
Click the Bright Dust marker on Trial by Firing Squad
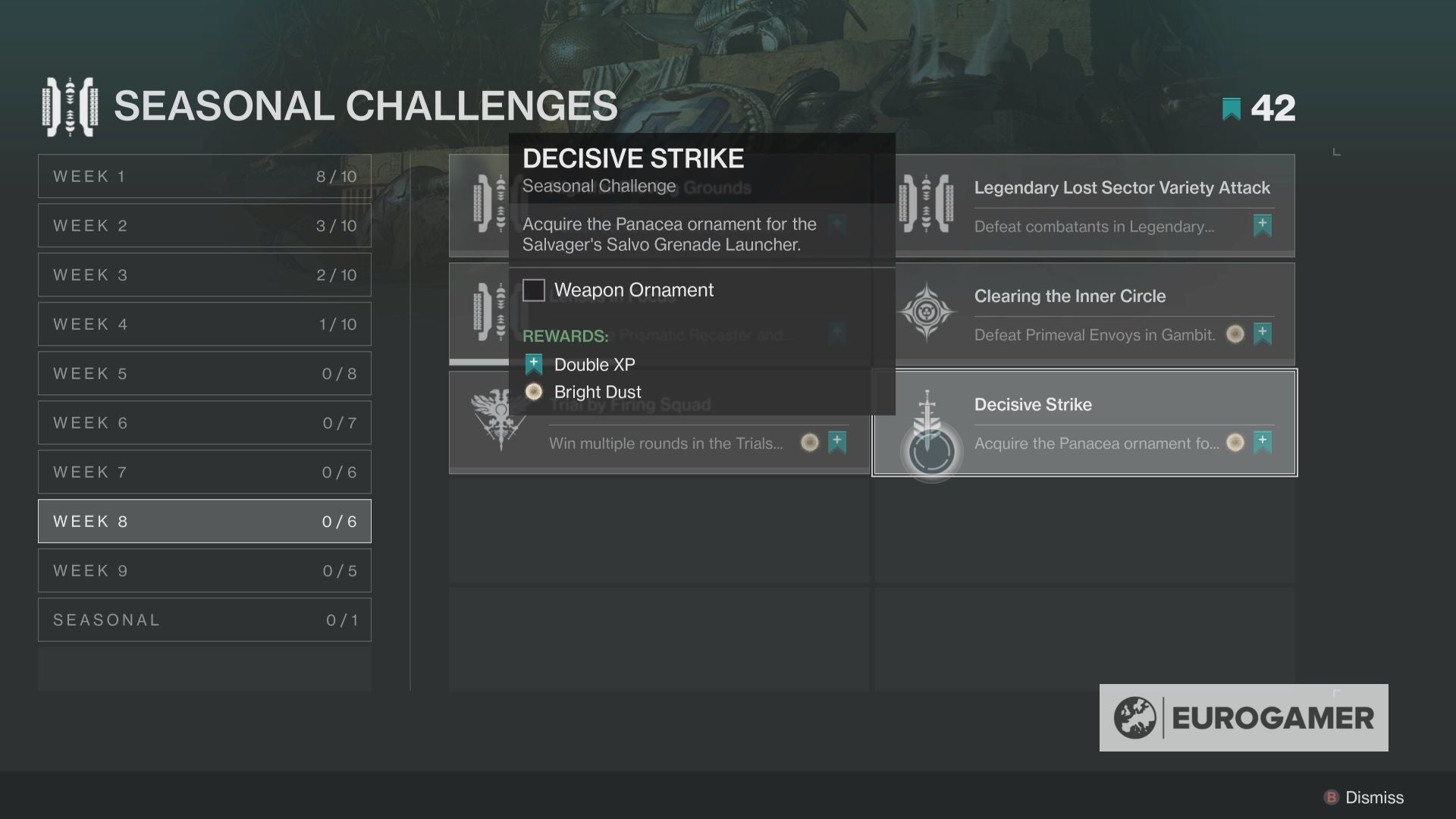(x=811, y=443)
